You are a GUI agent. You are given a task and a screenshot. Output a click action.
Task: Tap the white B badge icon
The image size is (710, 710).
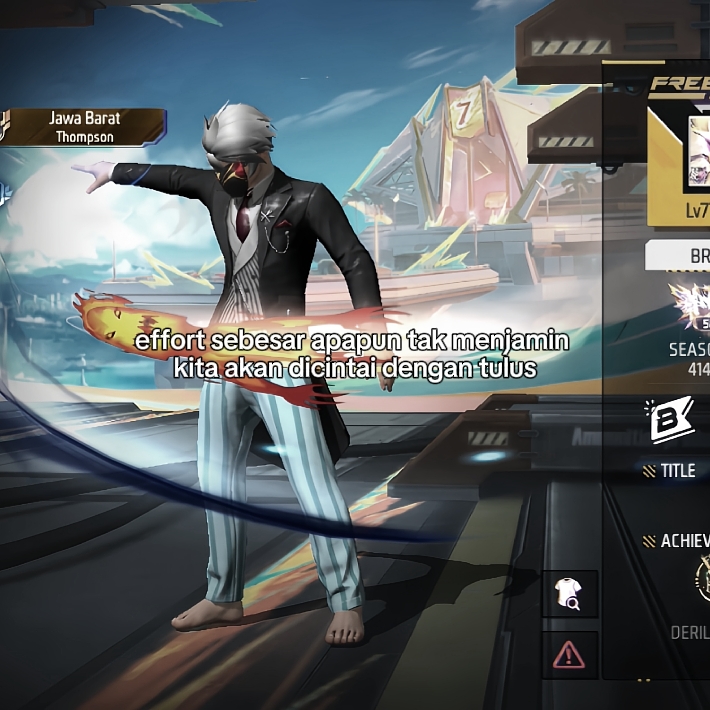(671, 421)
